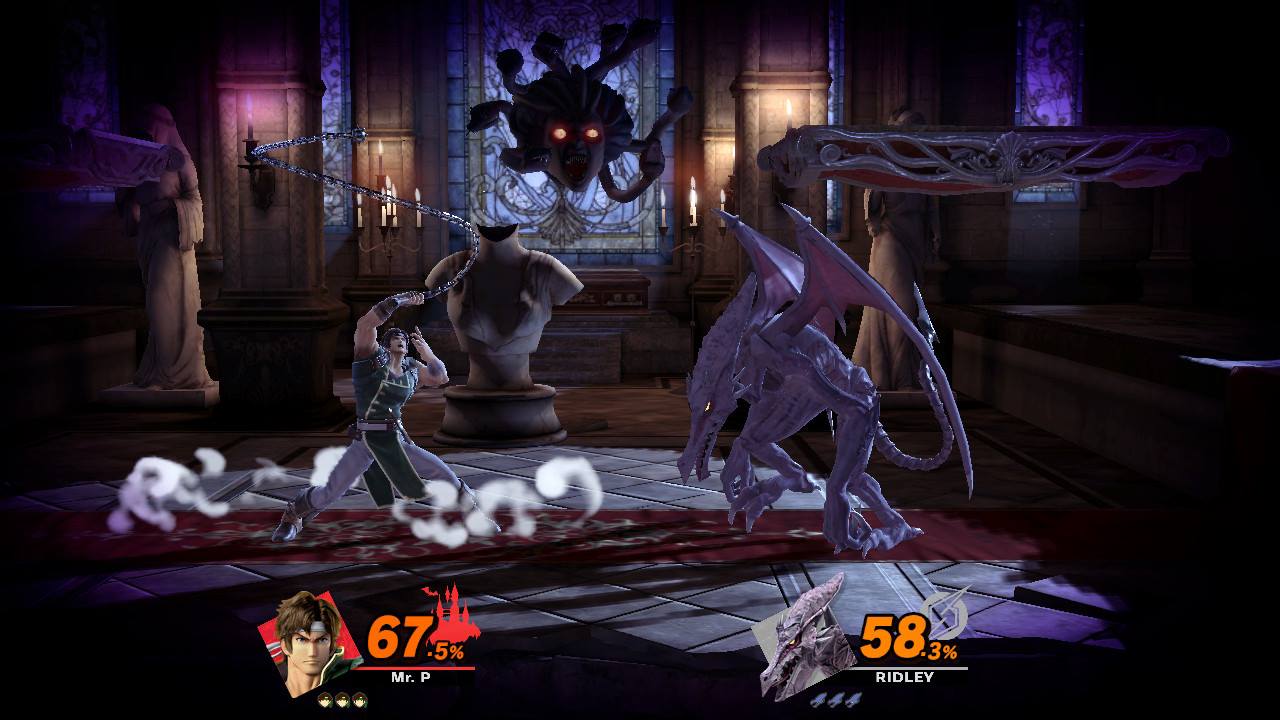
Task: Click the RIDLEY player name tag
Action: coord(904,677)
